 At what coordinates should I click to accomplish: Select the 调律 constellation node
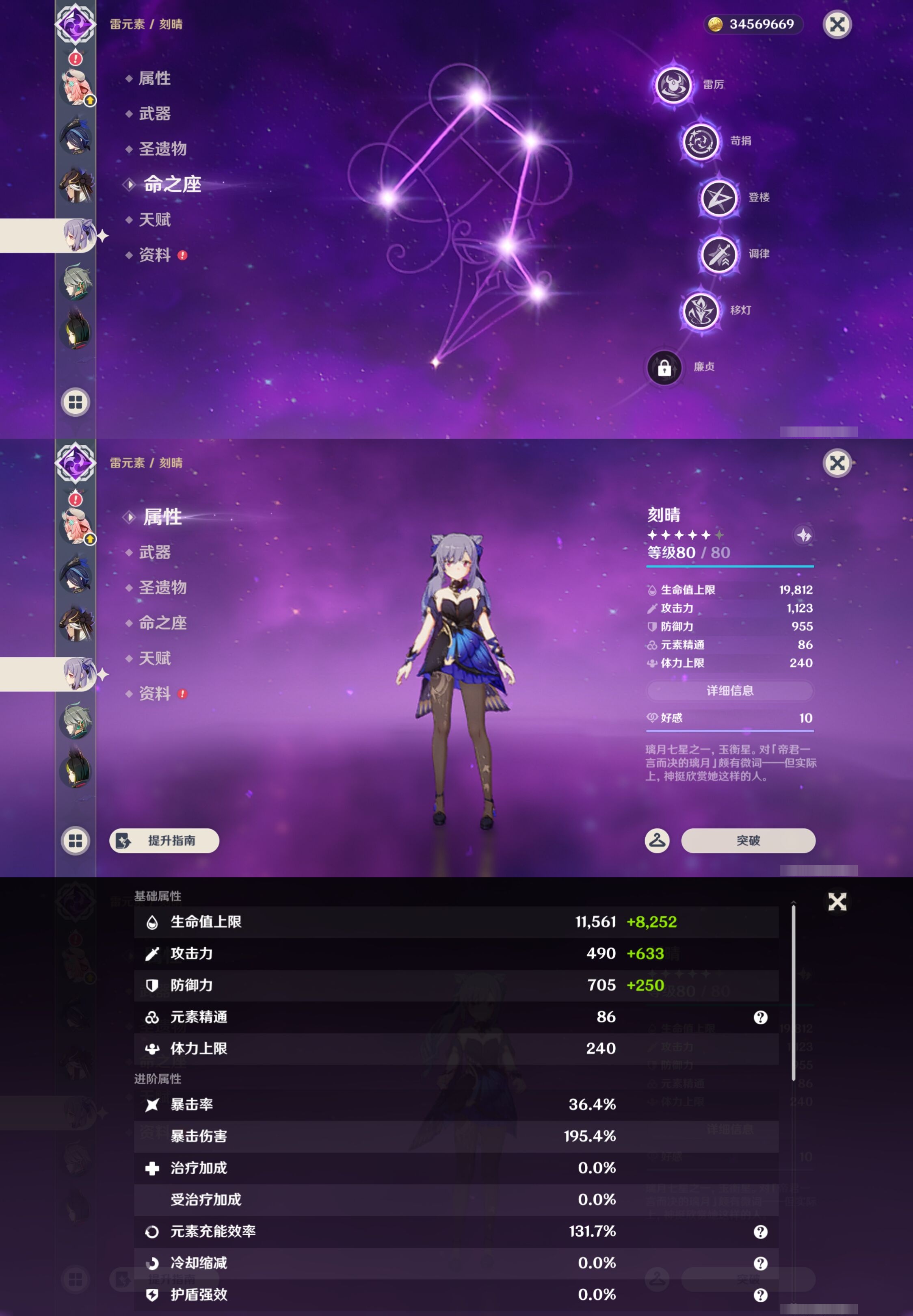720,254
